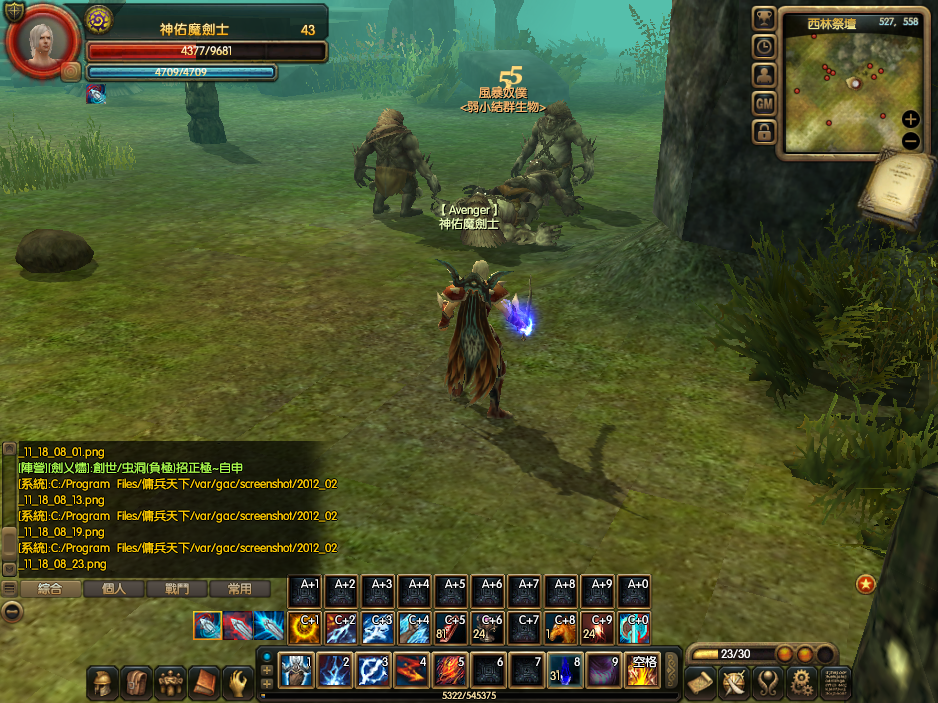This screenshot has height=703, width=938.
Task: Choose the 常用 chat tab
Action: tap(239, 589)
